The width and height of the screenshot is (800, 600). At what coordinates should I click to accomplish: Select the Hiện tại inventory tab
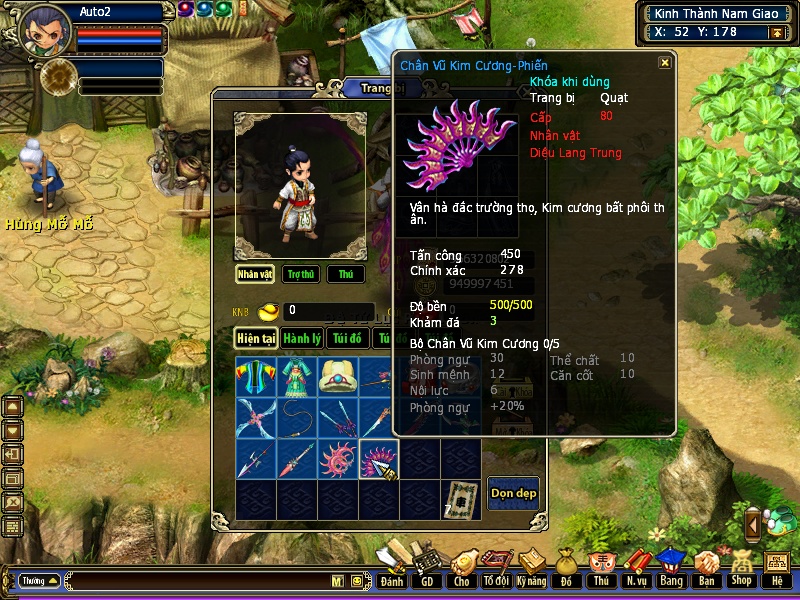pos(256,339)
